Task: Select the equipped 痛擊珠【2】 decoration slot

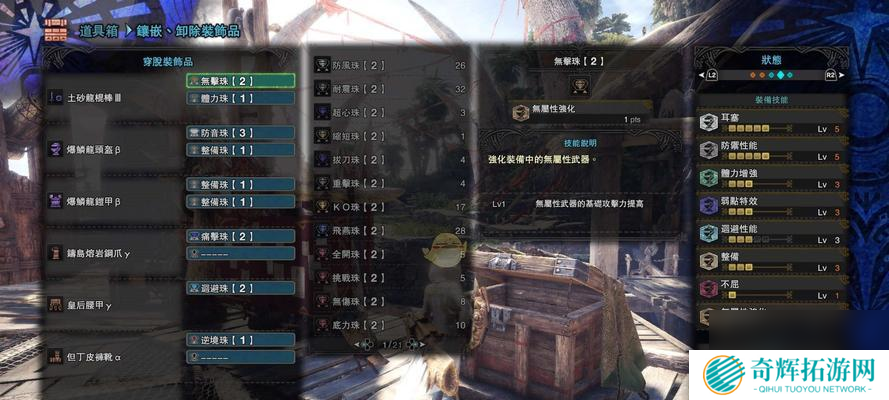Action: [x=240, y=236]
